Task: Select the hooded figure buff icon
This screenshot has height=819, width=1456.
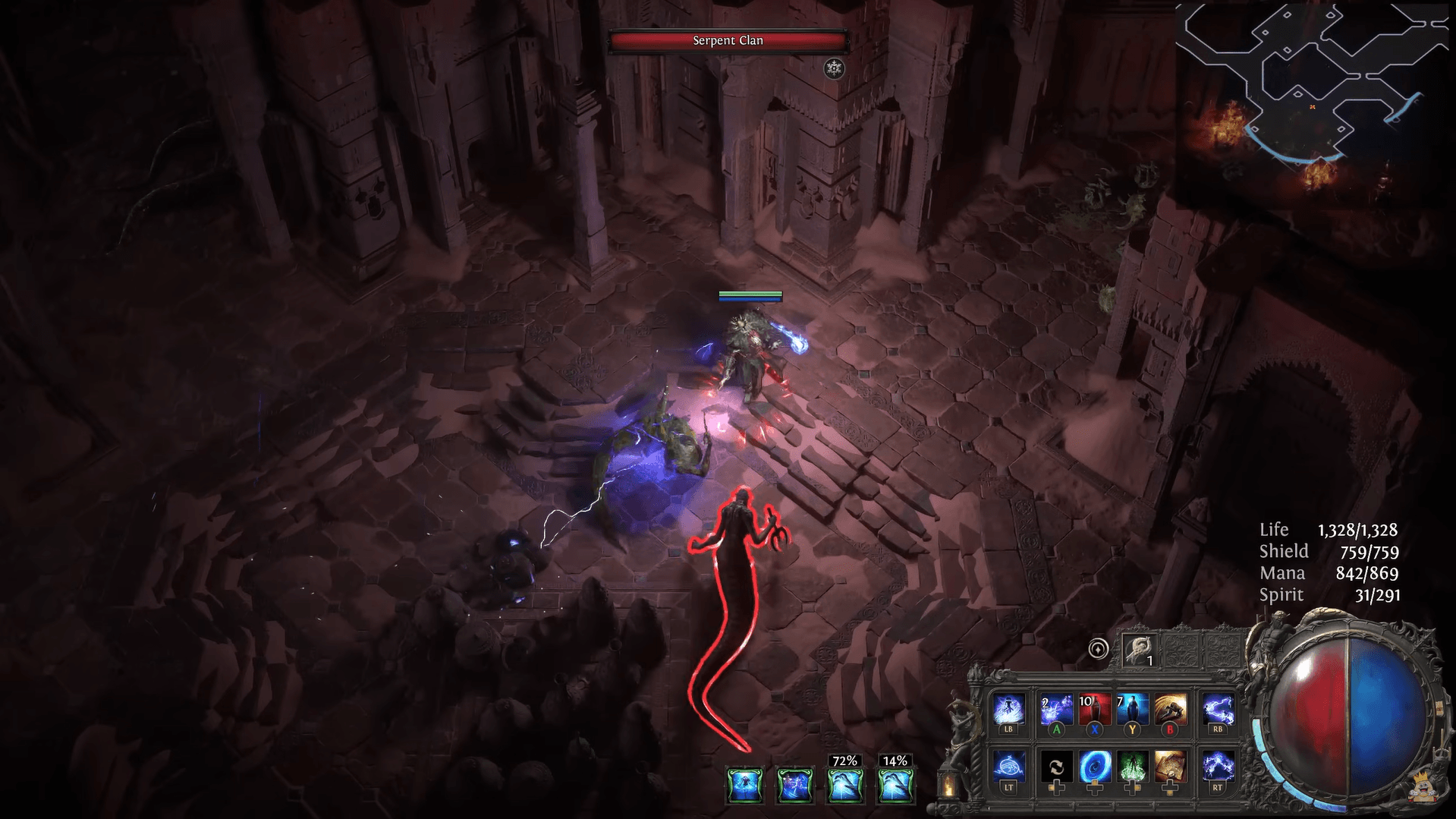Action: [x=744, y=785]
